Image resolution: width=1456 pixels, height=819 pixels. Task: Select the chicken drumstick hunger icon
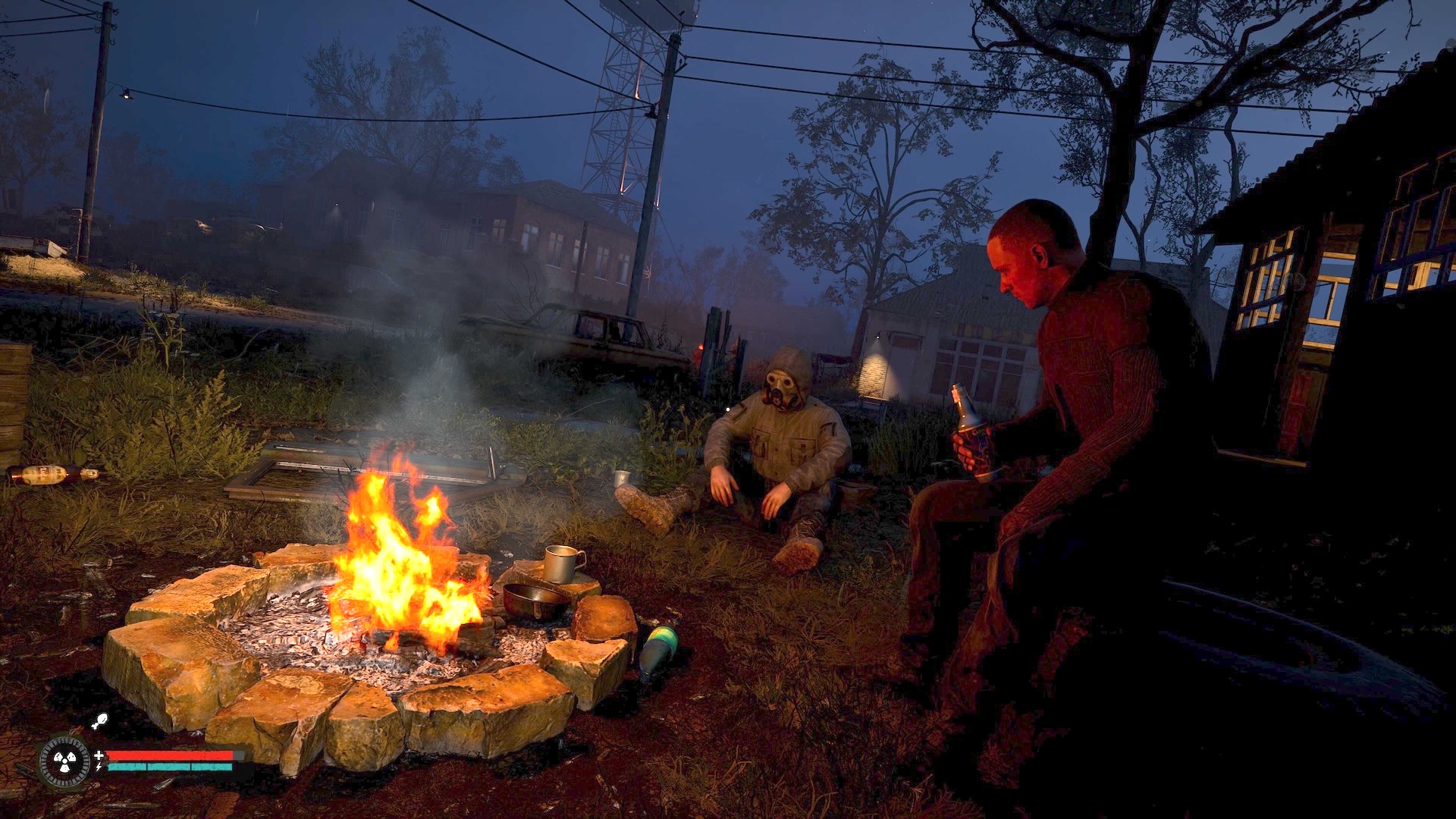tap(99, 721)
